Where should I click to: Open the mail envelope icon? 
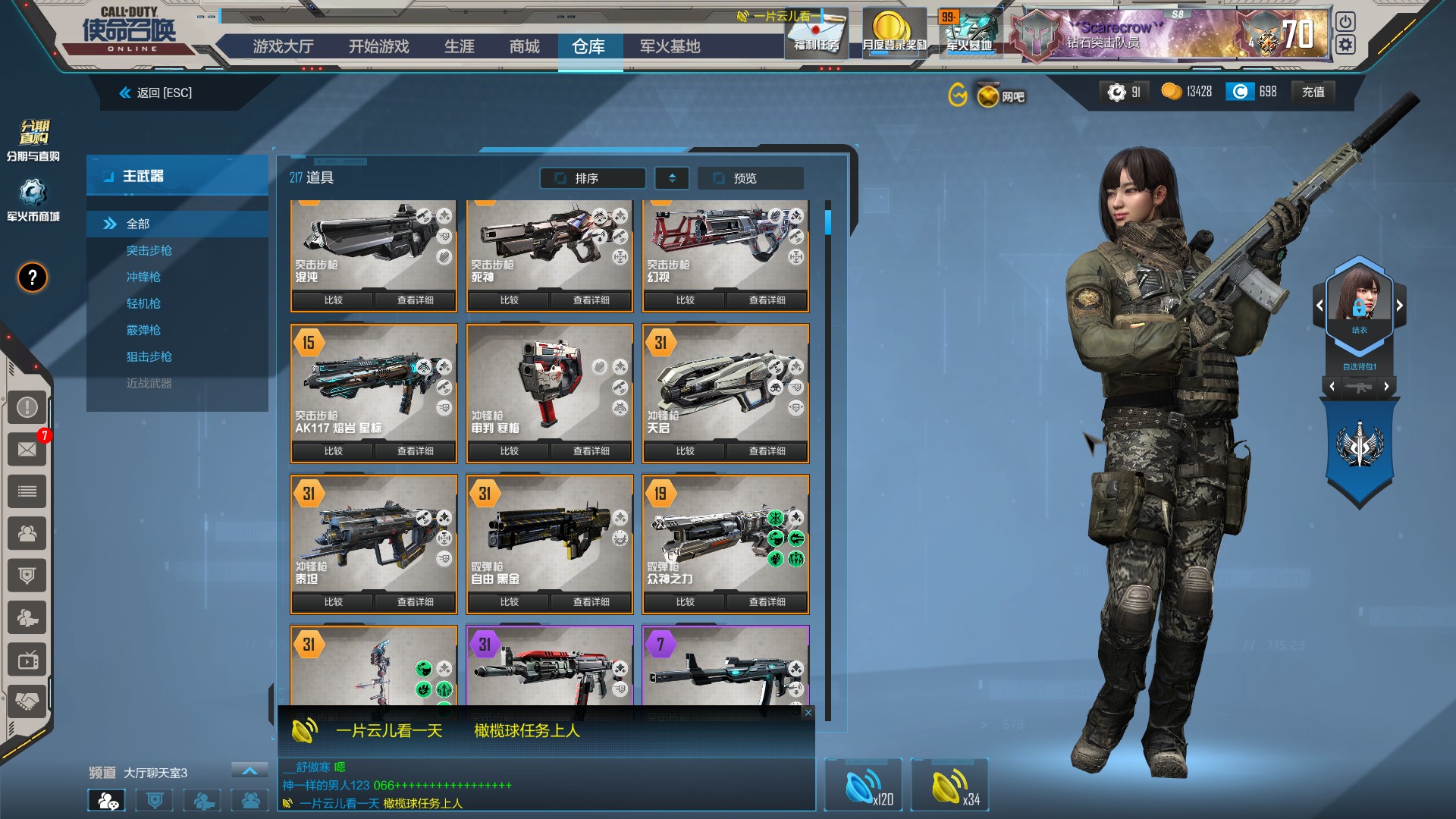(27, 449)
